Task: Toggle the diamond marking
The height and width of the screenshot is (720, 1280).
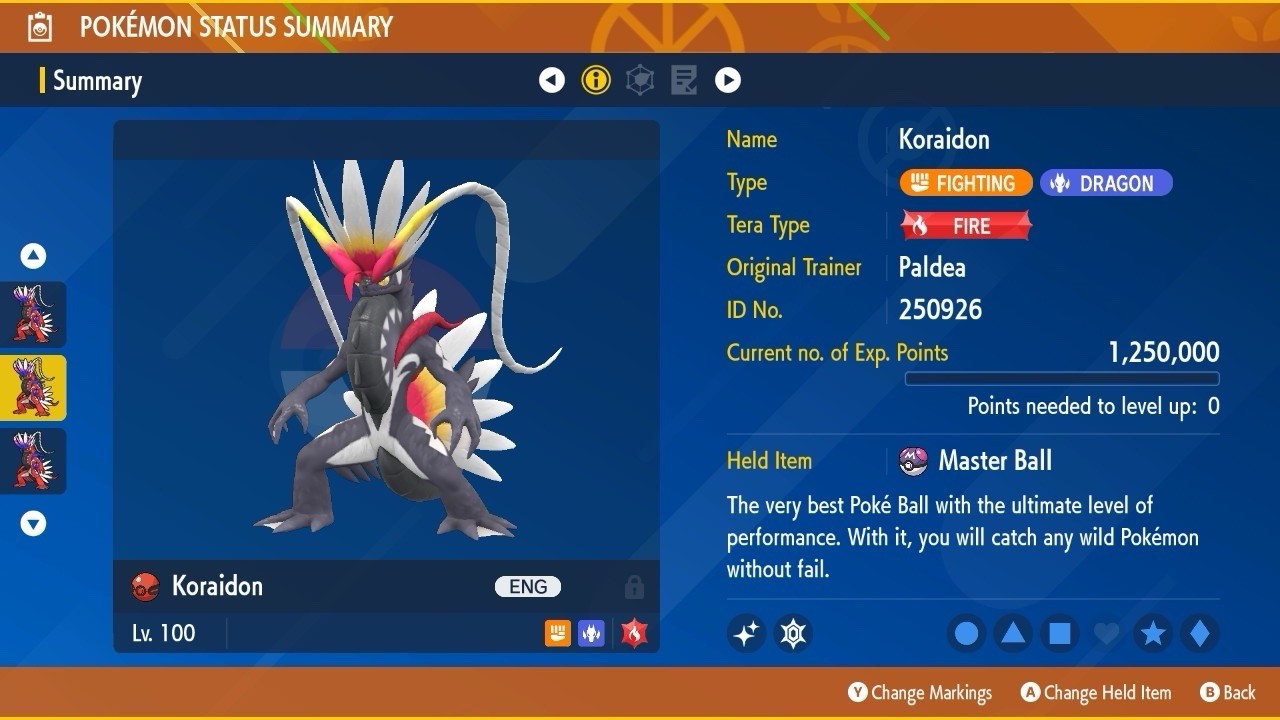Action: (x=1199, y=633)
